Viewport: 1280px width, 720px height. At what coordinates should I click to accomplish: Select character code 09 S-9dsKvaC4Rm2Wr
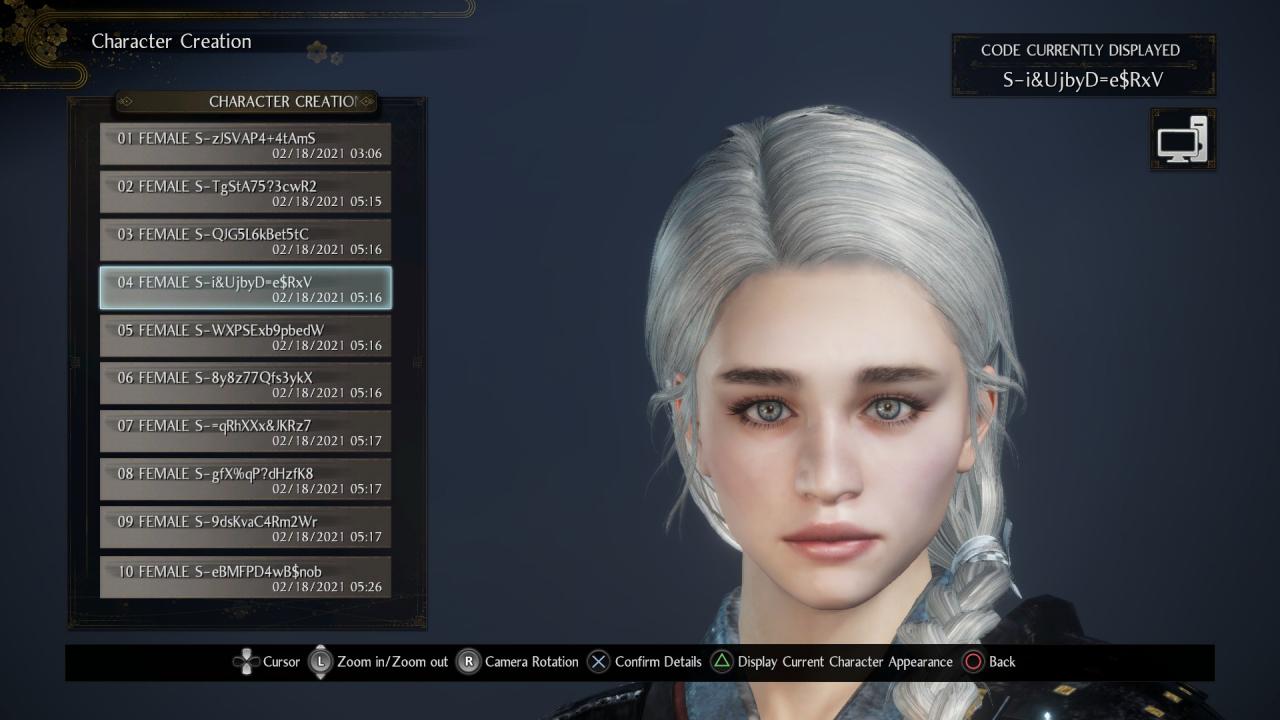245,529
